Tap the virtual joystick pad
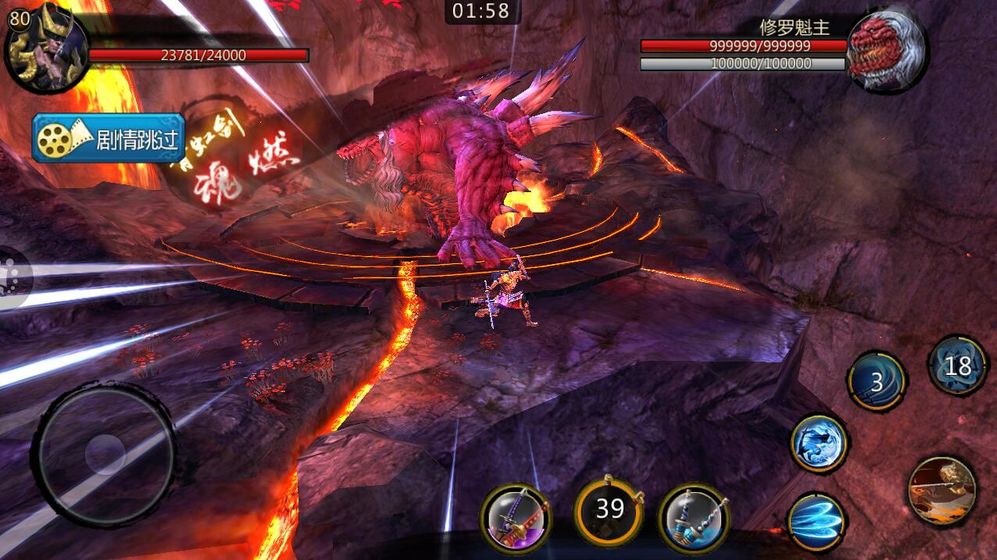997x560 pixels. 104,457
